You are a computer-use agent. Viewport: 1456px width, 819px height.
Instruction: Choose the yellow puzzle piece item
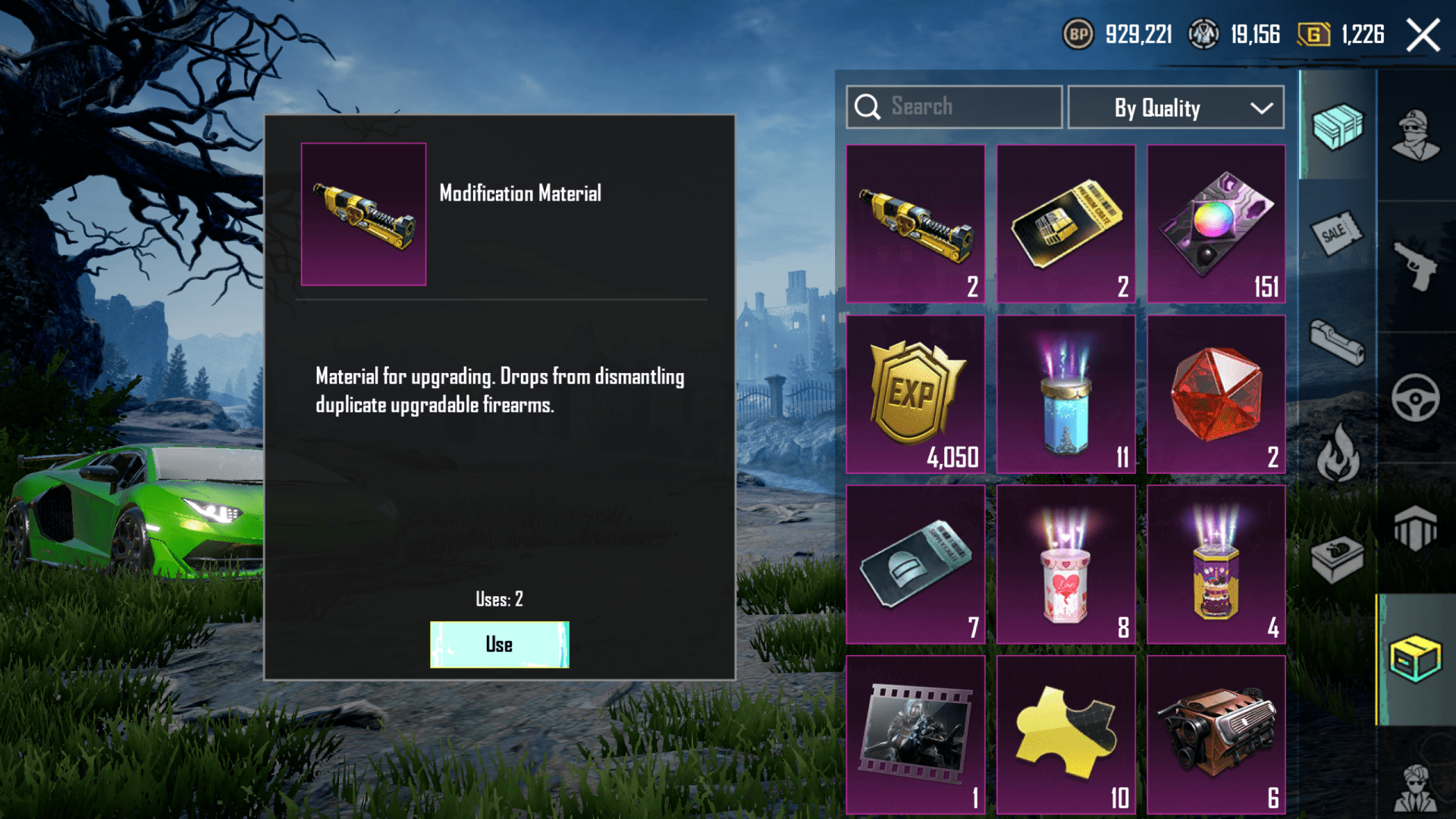pyautogui.click(x=1065, y=735)
